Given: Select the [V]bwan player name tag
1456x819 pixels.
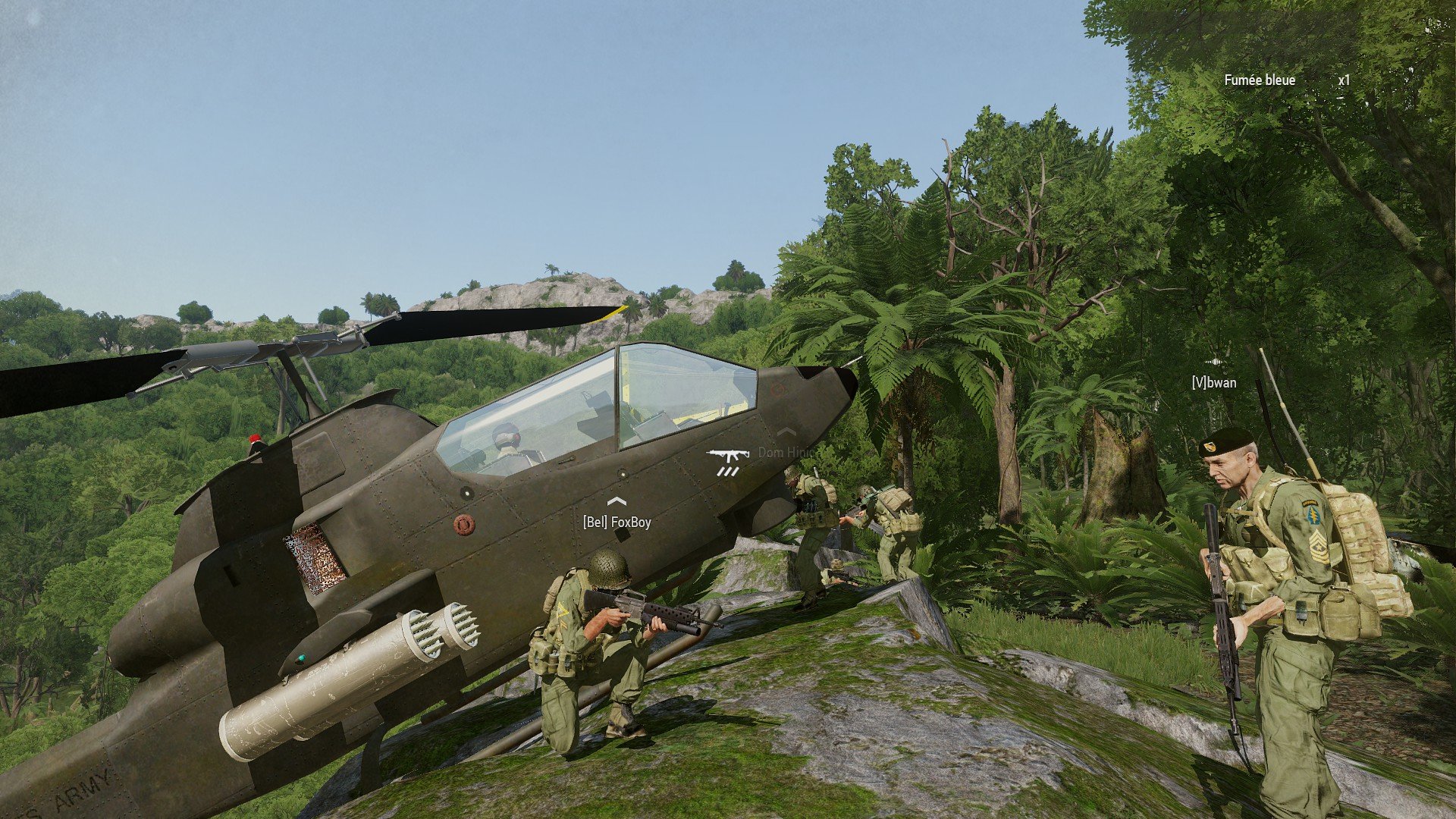Looking at the screenshot, I should pyautogui.click(x=1213, y=383).
